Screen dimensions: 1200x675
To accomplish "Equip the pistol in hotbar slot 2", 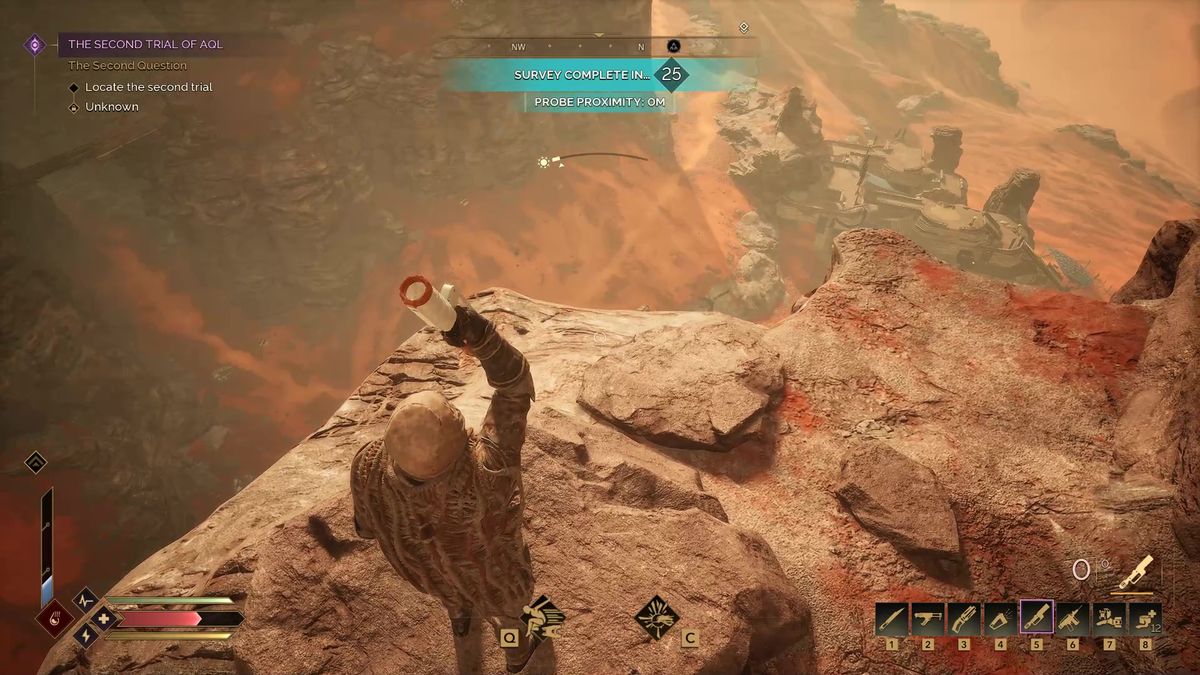I will tap(927, 618).
